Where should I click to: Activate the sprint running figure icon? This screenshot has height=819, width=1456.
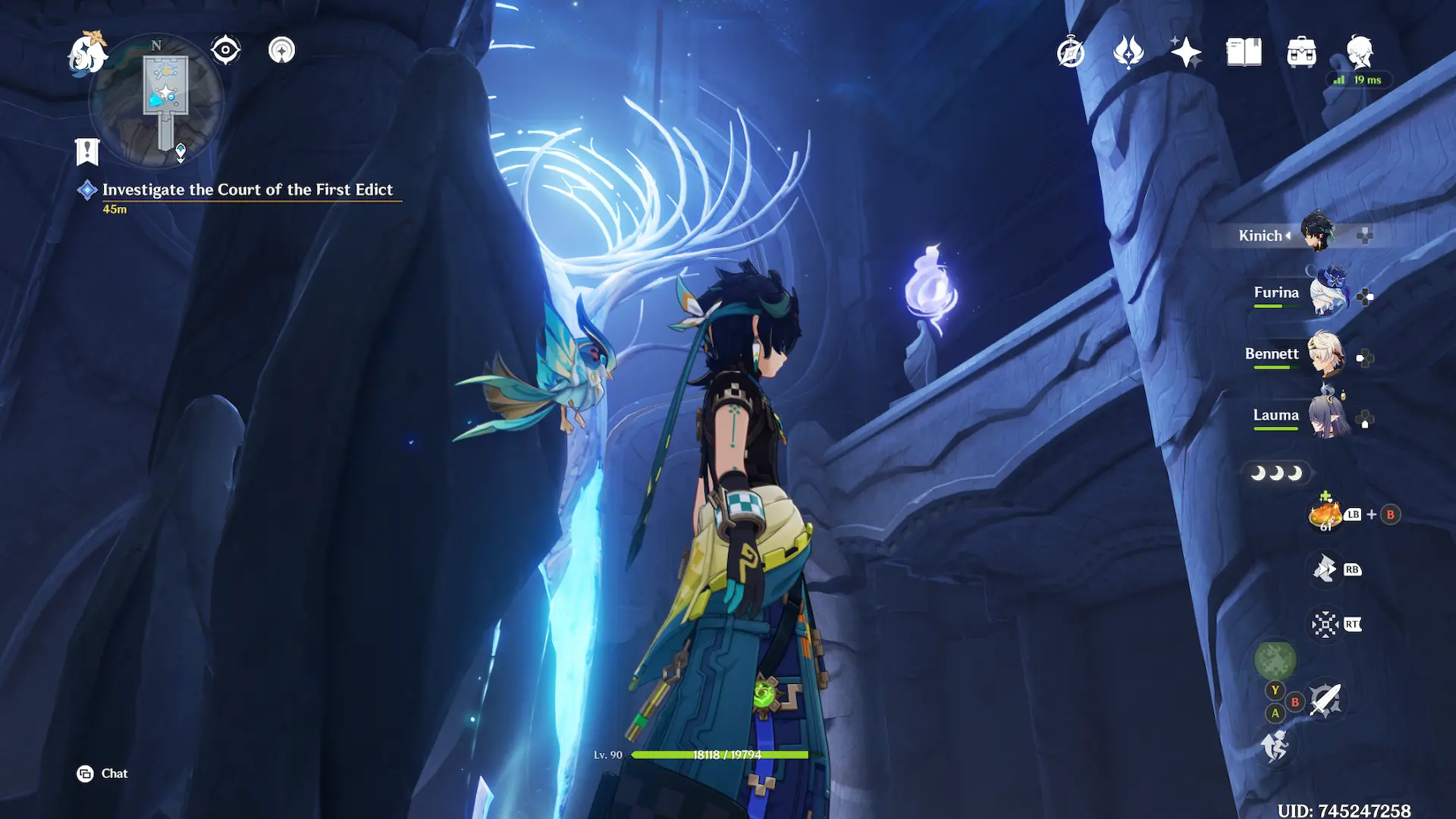(x=1275, y=745)
